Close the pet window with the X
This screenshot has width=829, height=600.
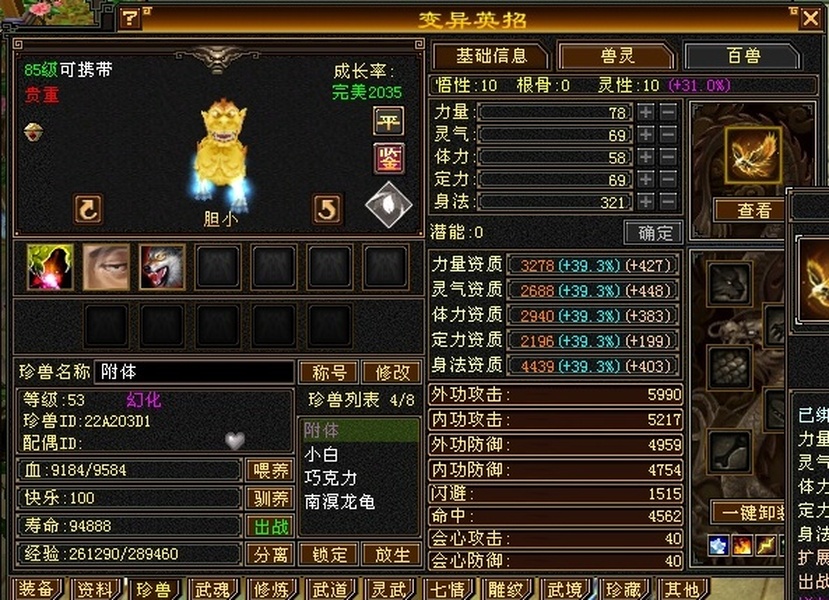[809, 17]
